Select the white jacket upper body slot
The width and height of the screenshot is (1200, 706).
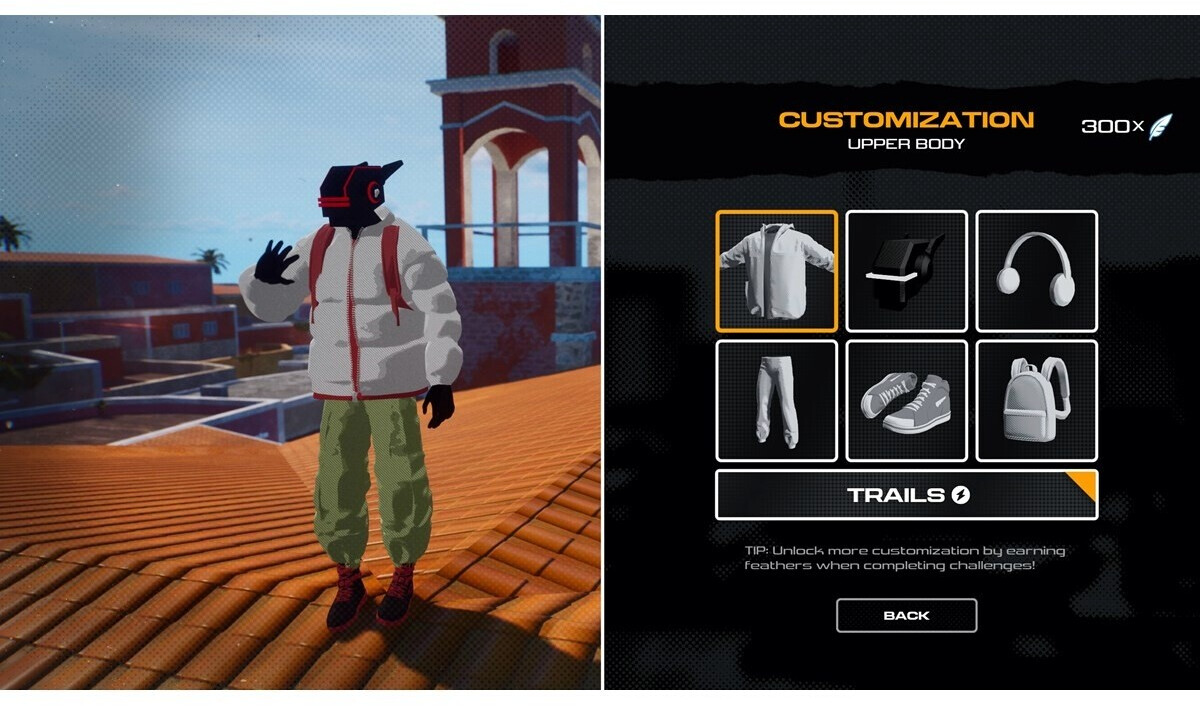[777, 271]
